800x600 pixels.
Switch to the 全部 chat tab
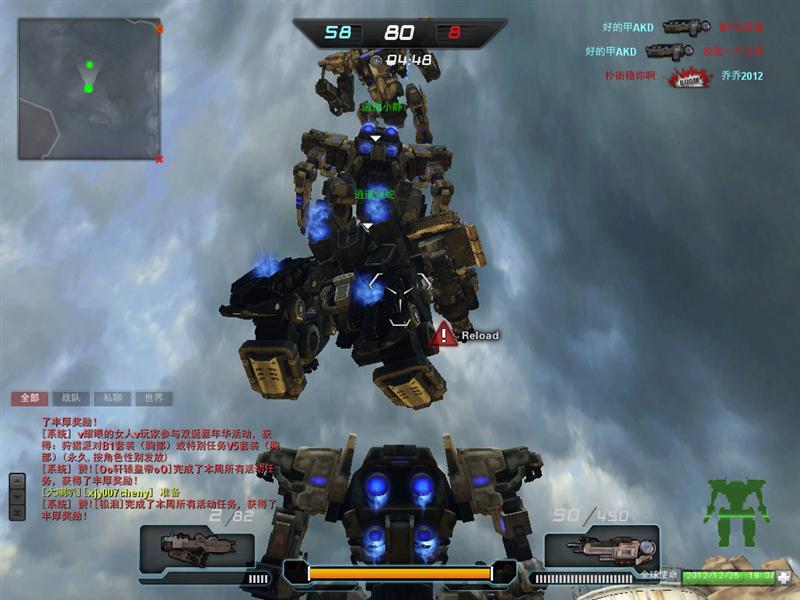[30, 398]
